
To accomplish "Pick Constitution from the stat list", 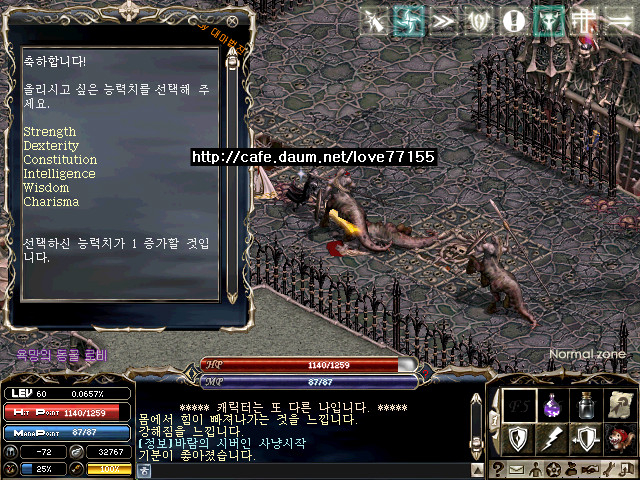I will [x=60, y=160].
